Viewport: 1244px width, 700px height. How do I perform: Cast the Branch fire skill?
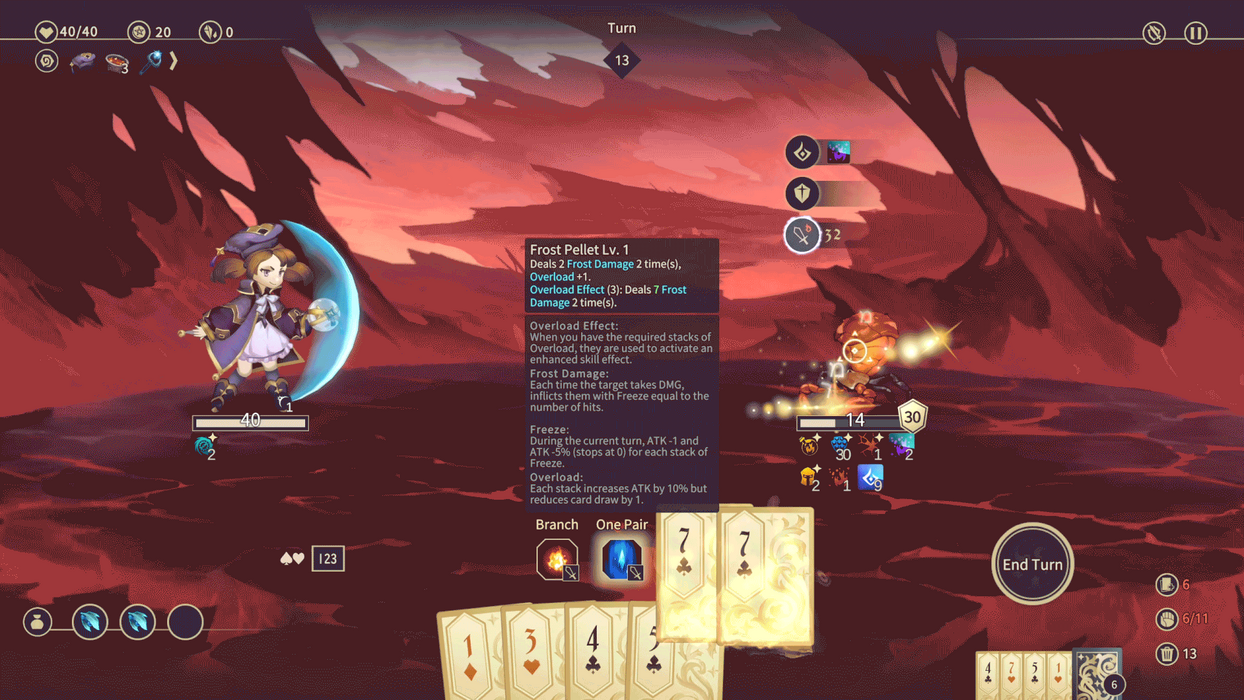tap(557, 559)
